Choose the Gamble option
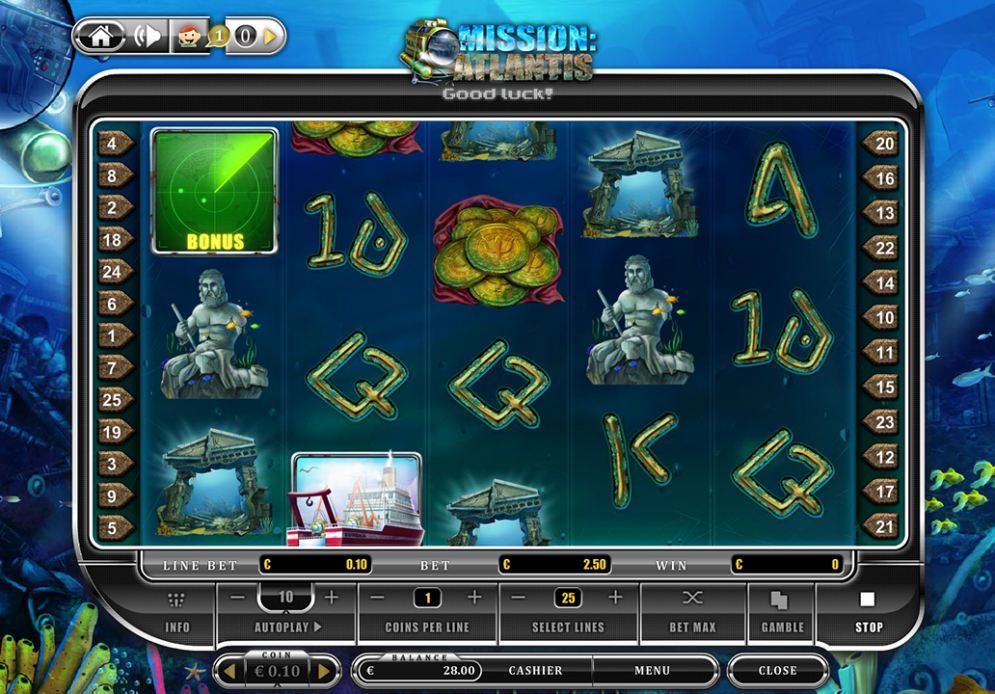Image resolution: width=995 pixels, height=694 pixels. 781,612
